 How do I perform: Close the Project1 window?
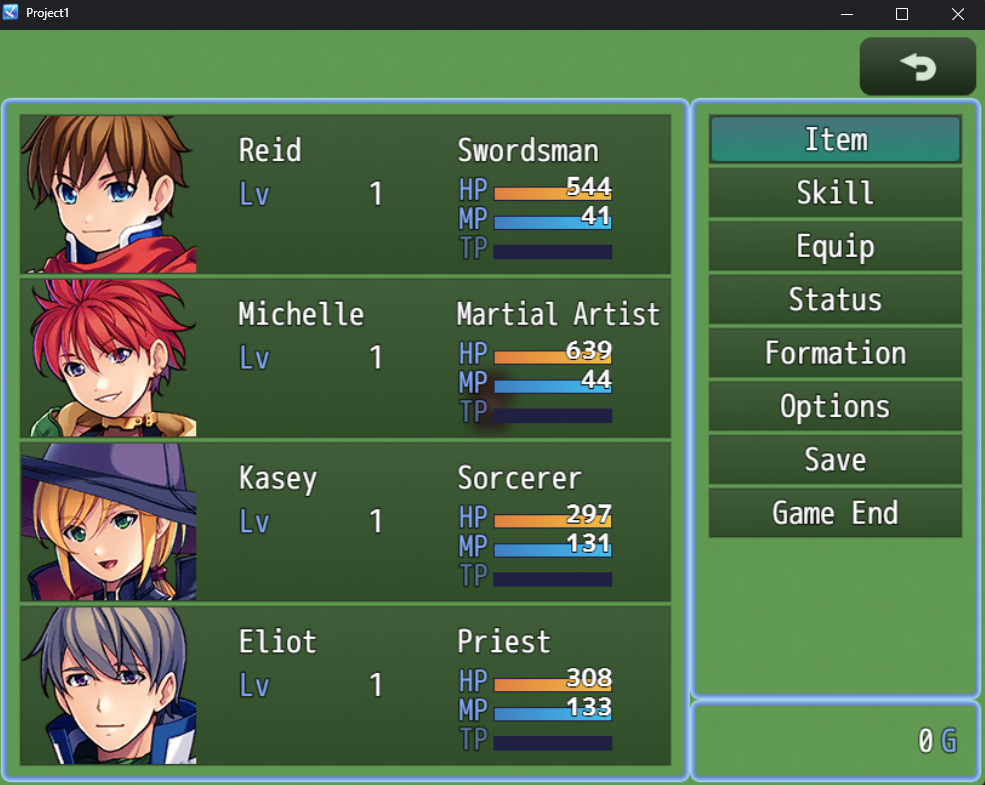point(957,14)
